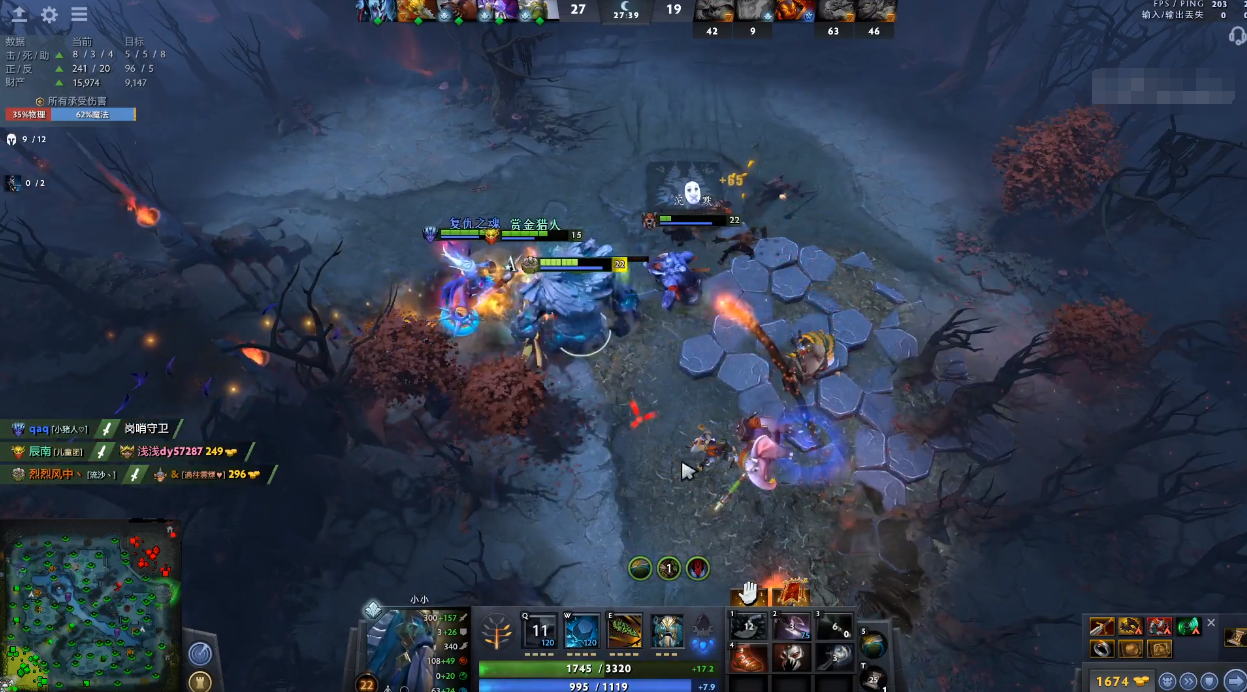Activate Tiny's Grow ultimate icon
The image size is (1247, 692).
pyautogui.click(x=667, y=632)
